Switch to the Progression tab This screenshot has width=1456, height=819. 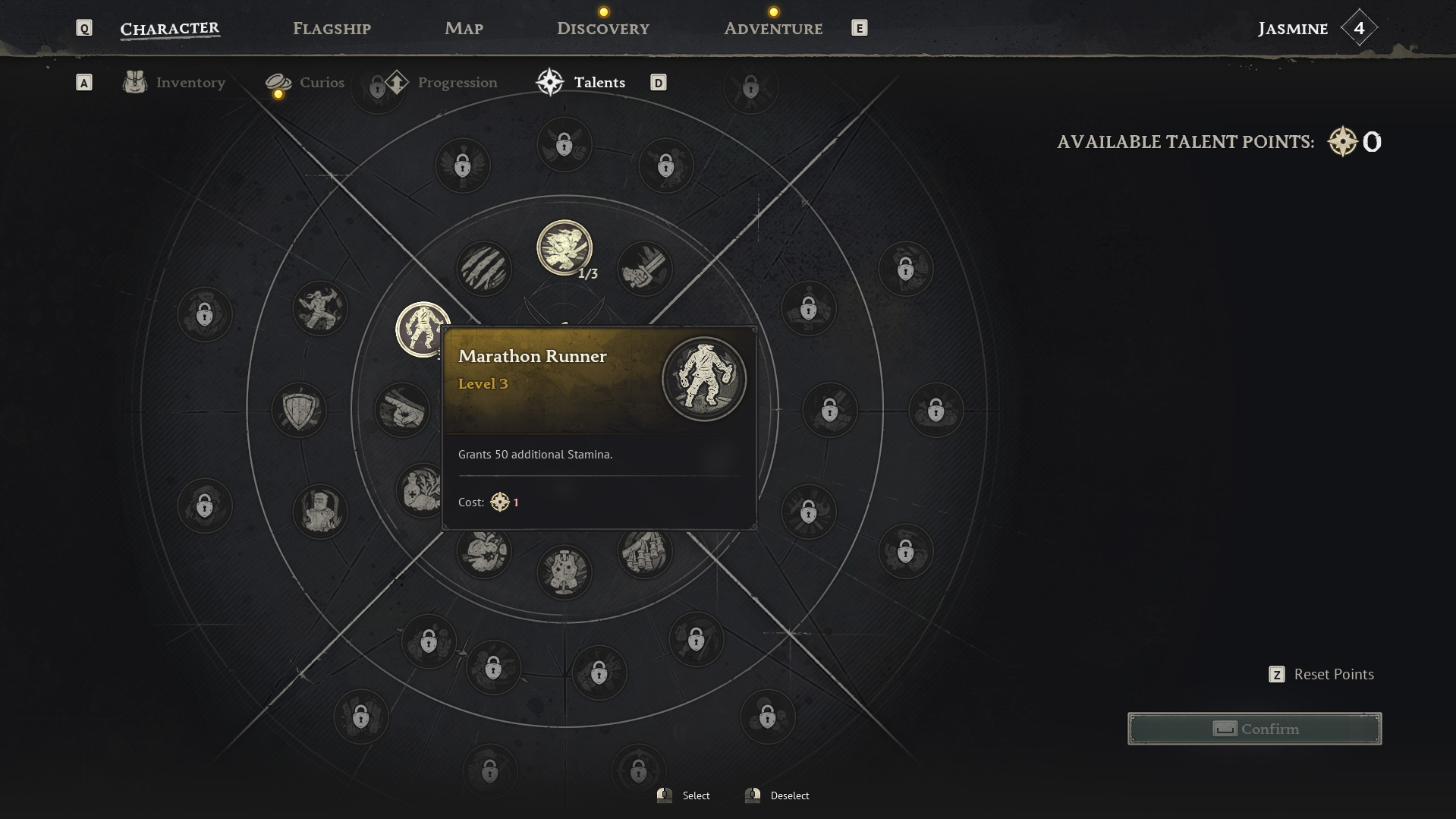coord(457,82)
